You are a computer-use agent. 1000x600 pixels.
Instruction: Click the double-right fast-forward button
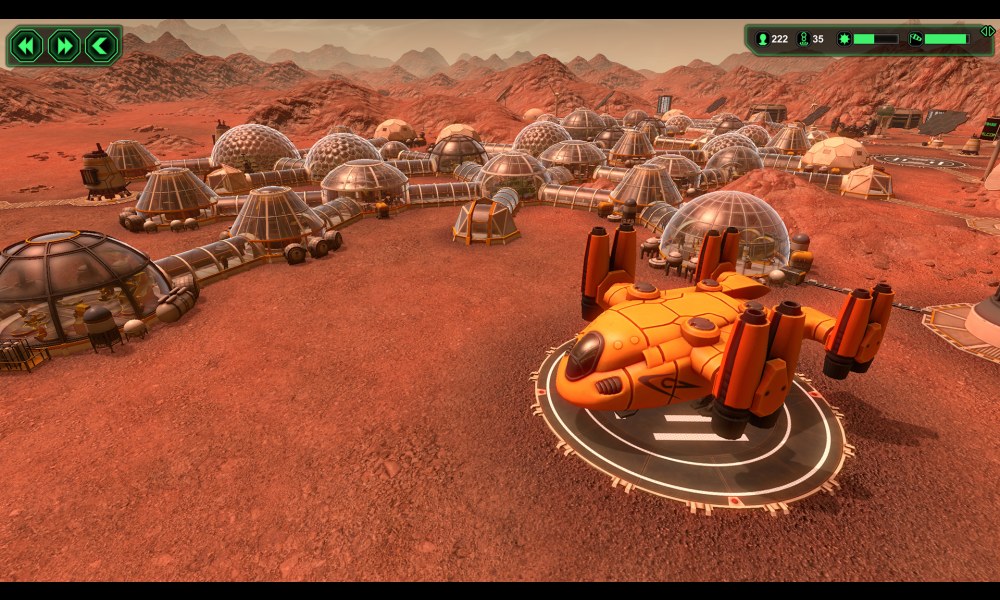pyautogui.click(x=63, y=46)
